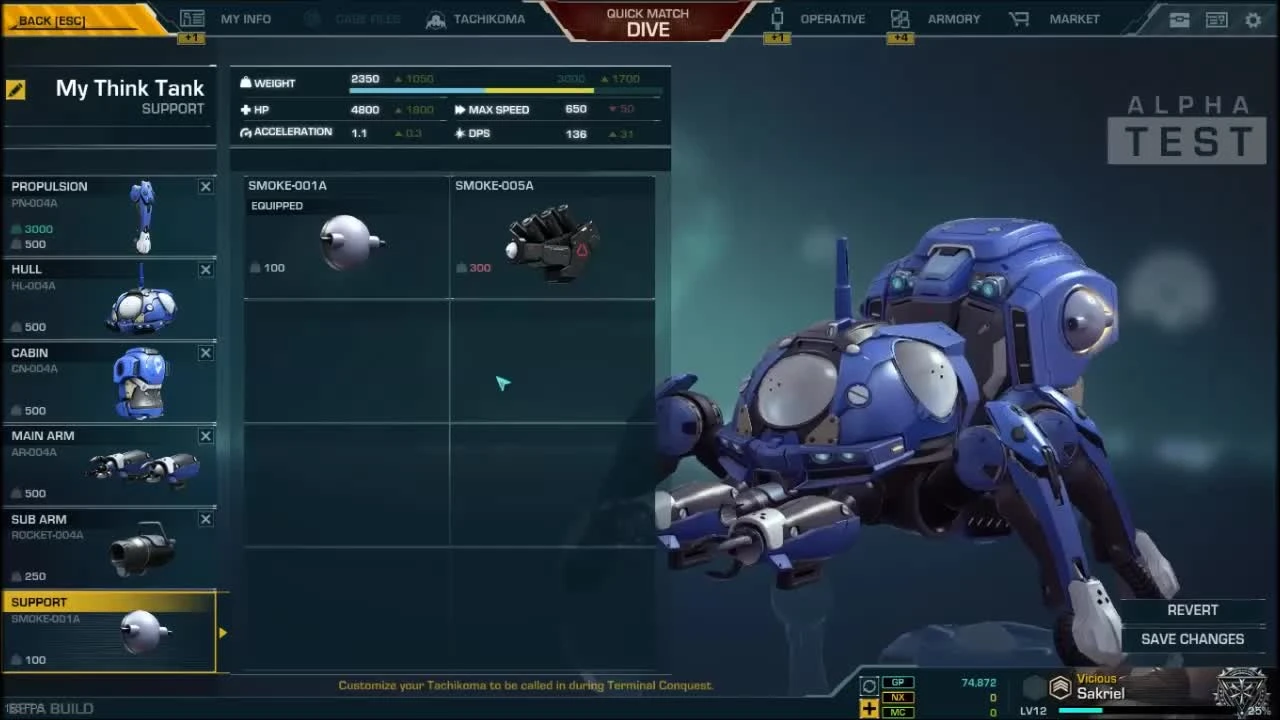The width and height of the screenshot is (1280, 720).
Task: Click the inbox/mailbox icon at top right
Action: [1182, 19]
